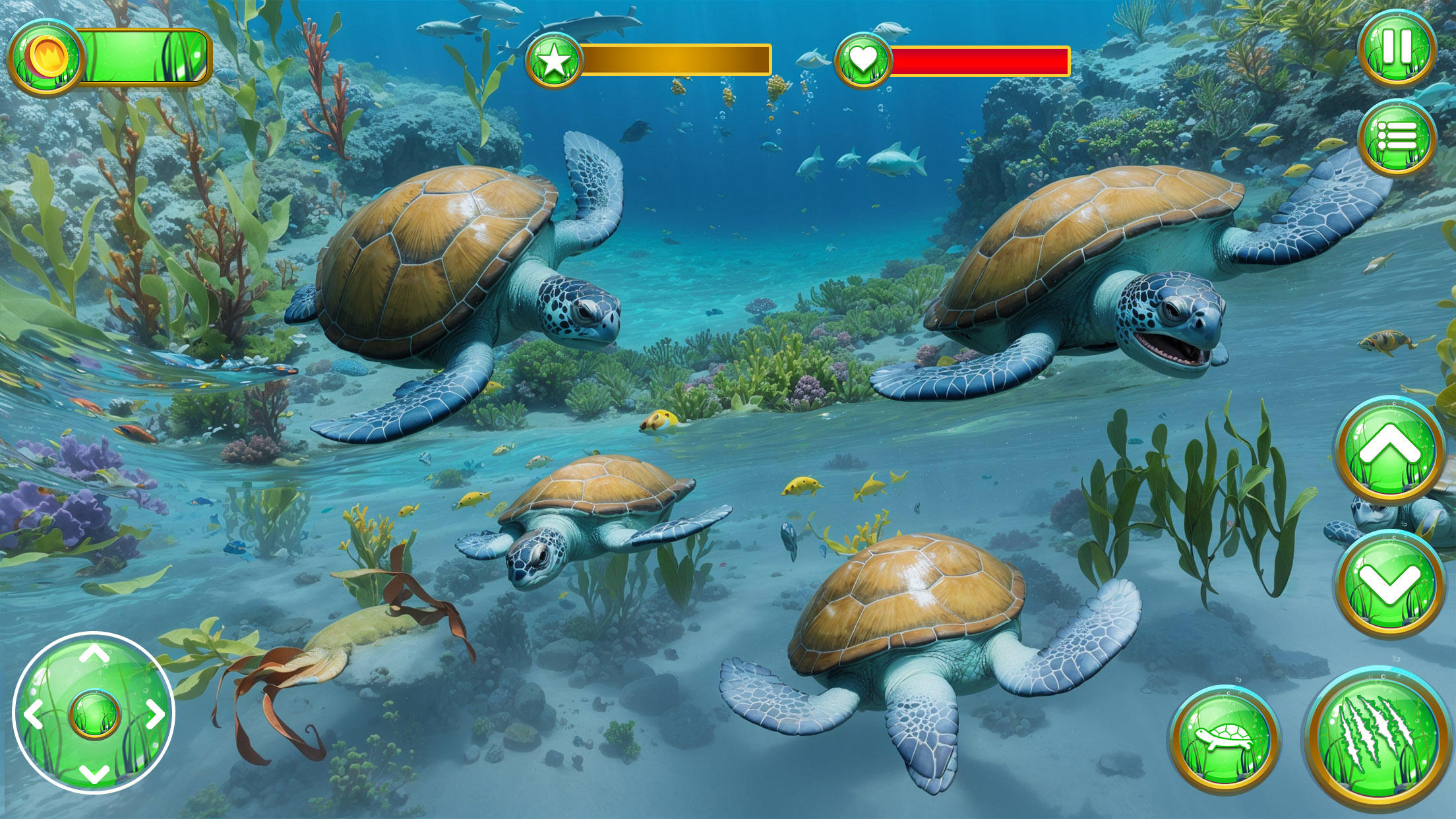Viewport: 1456px width, 819px height.
Task: Tap the heart icon beside the health bar
Action: tap(864, 61)
